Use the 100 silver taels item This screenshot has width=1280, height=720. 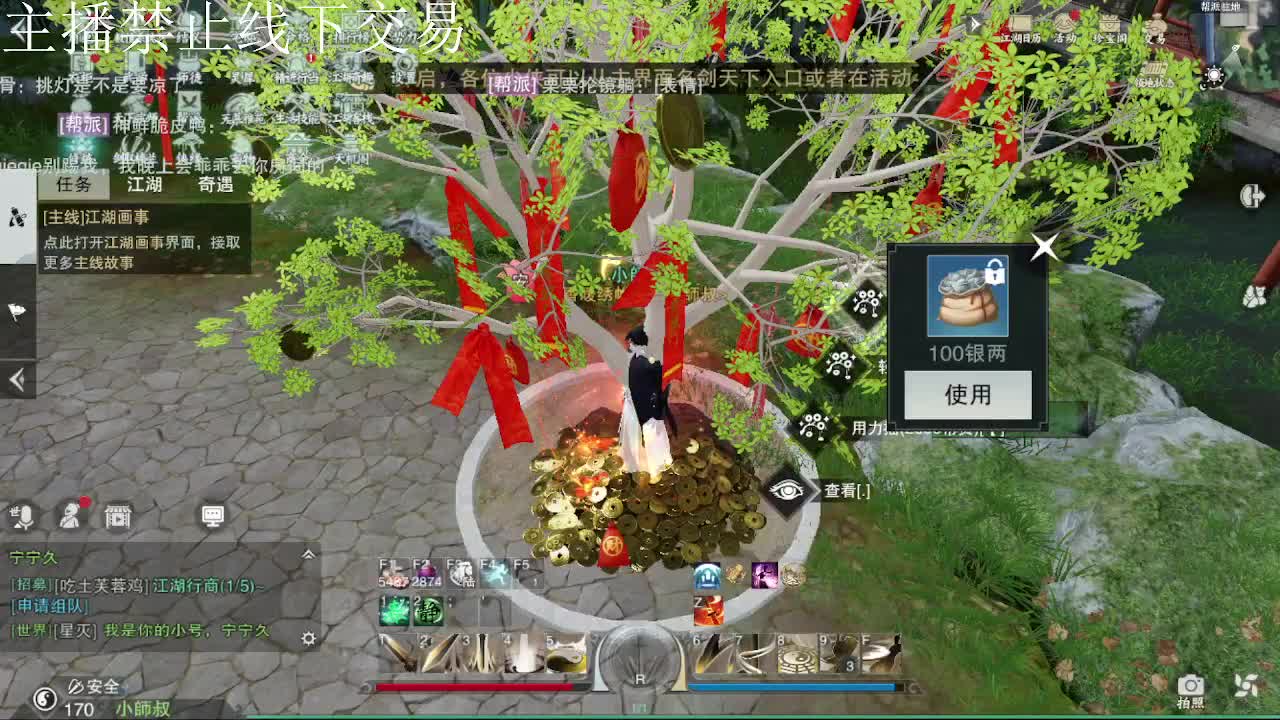[967, 395]
